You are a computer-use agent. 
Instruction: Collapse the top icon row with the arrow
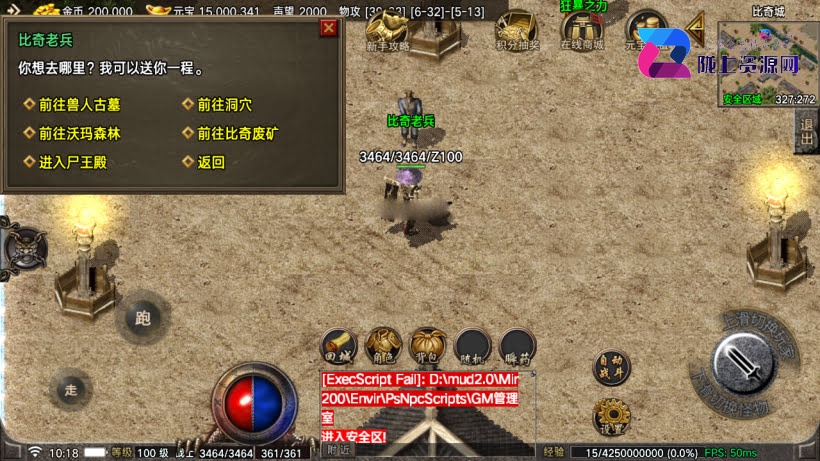click(x=695, y=27)
